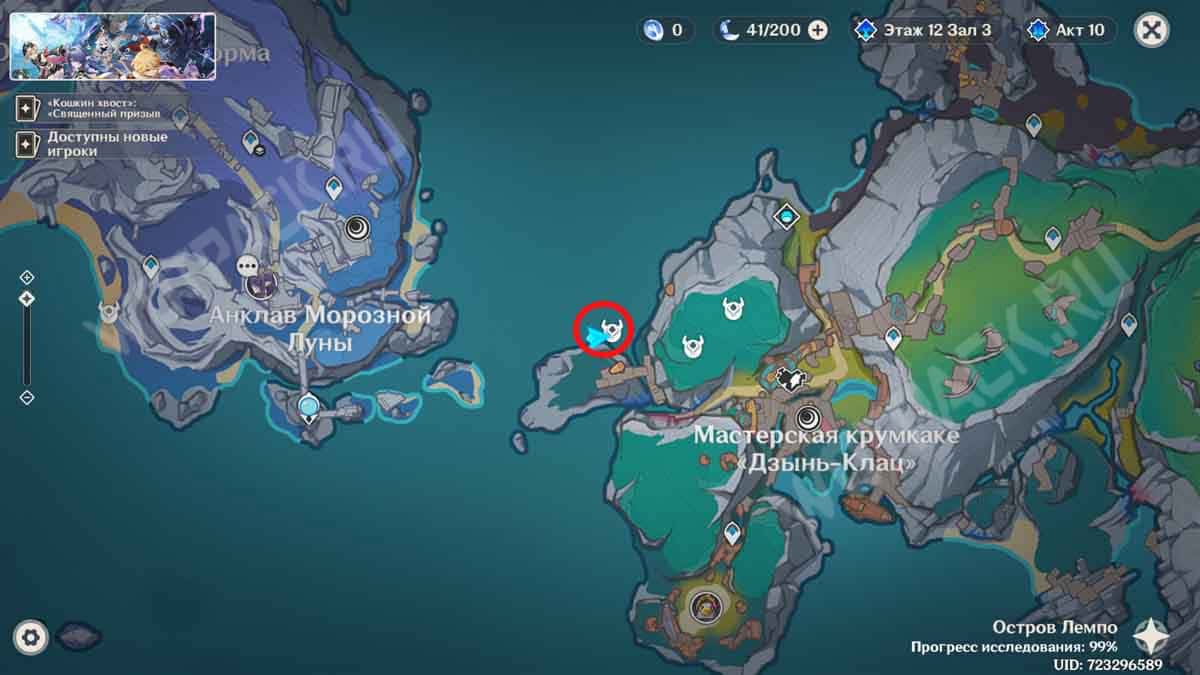Open the «Кошкин хвост» notification
Viewport: 1200px width, 675px height.
coord(89,107)
